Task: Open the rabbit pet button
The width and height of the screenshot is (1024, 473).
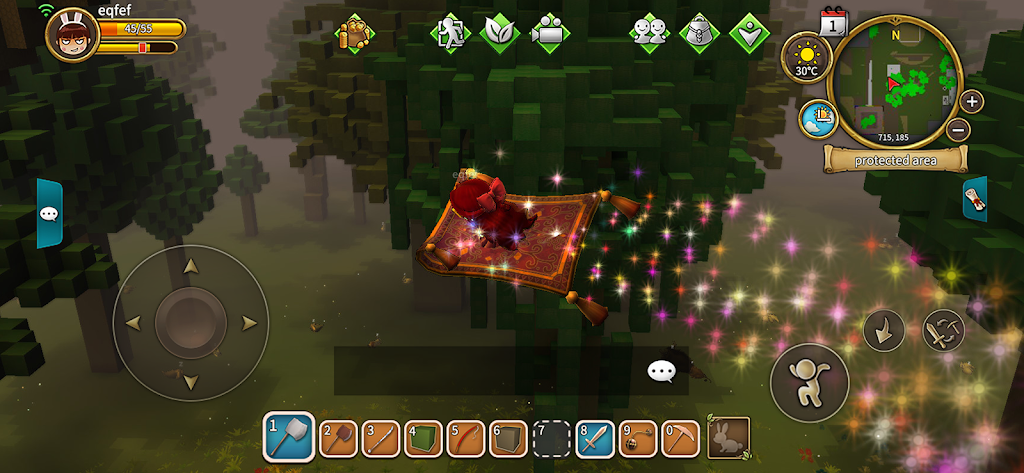Action: 728,437
